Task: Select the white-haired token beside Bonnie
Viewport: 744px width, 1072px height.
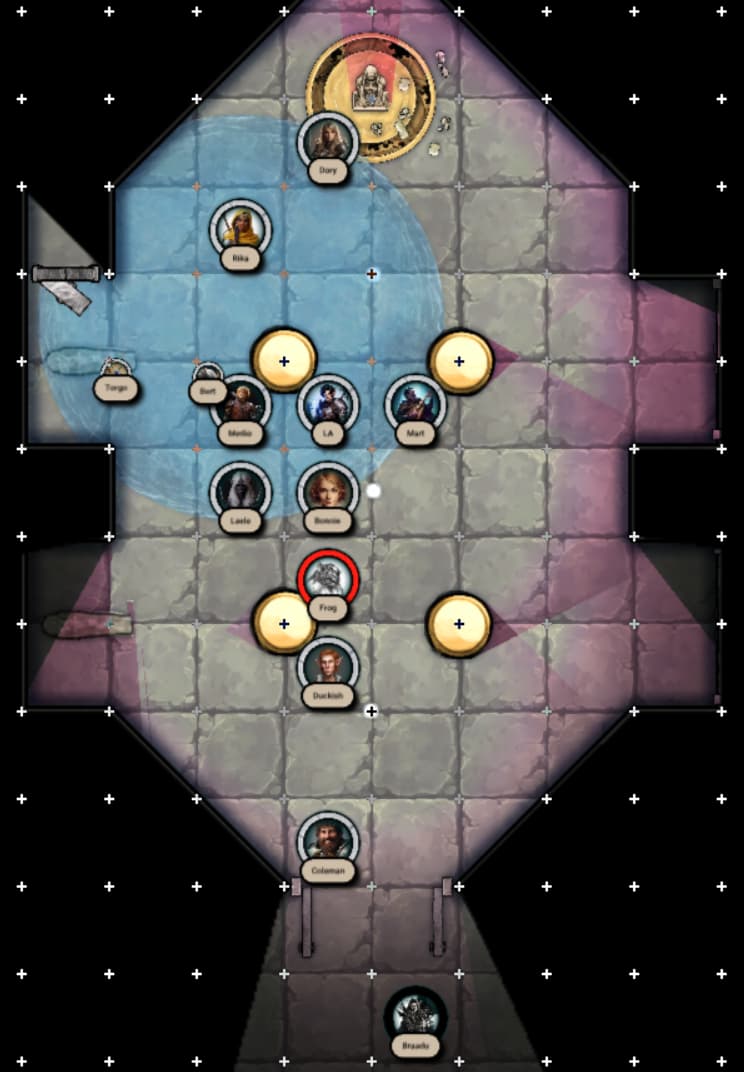Action: coord(240,492)
